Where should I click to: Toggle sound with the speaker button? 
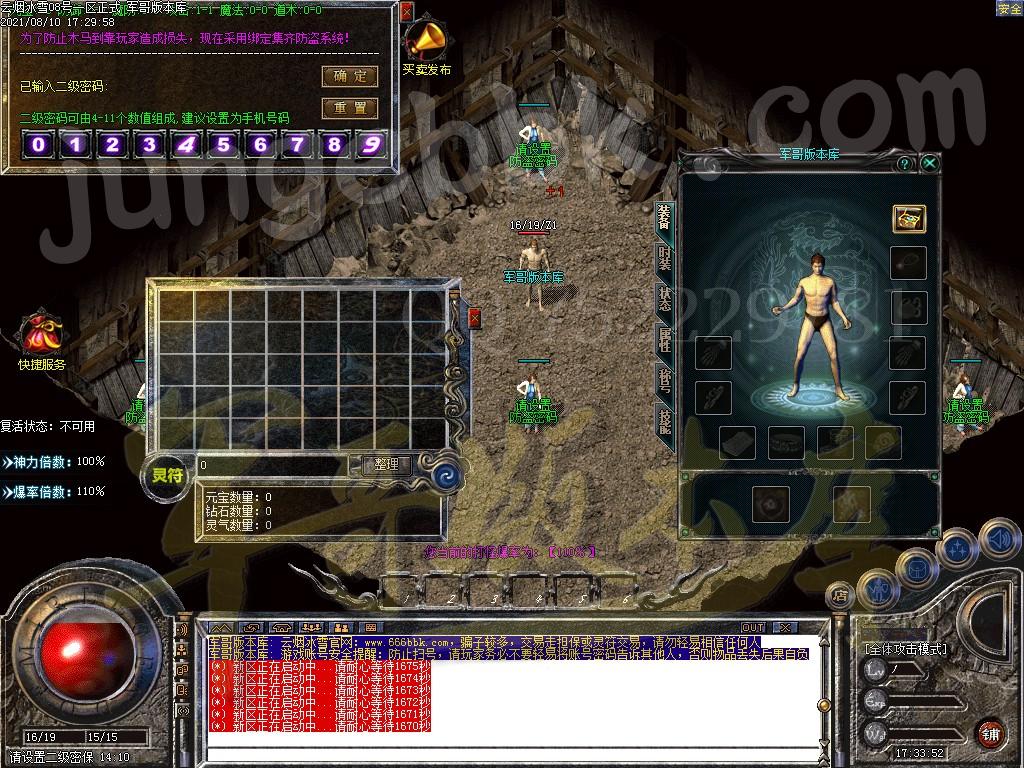click(998, 540)
